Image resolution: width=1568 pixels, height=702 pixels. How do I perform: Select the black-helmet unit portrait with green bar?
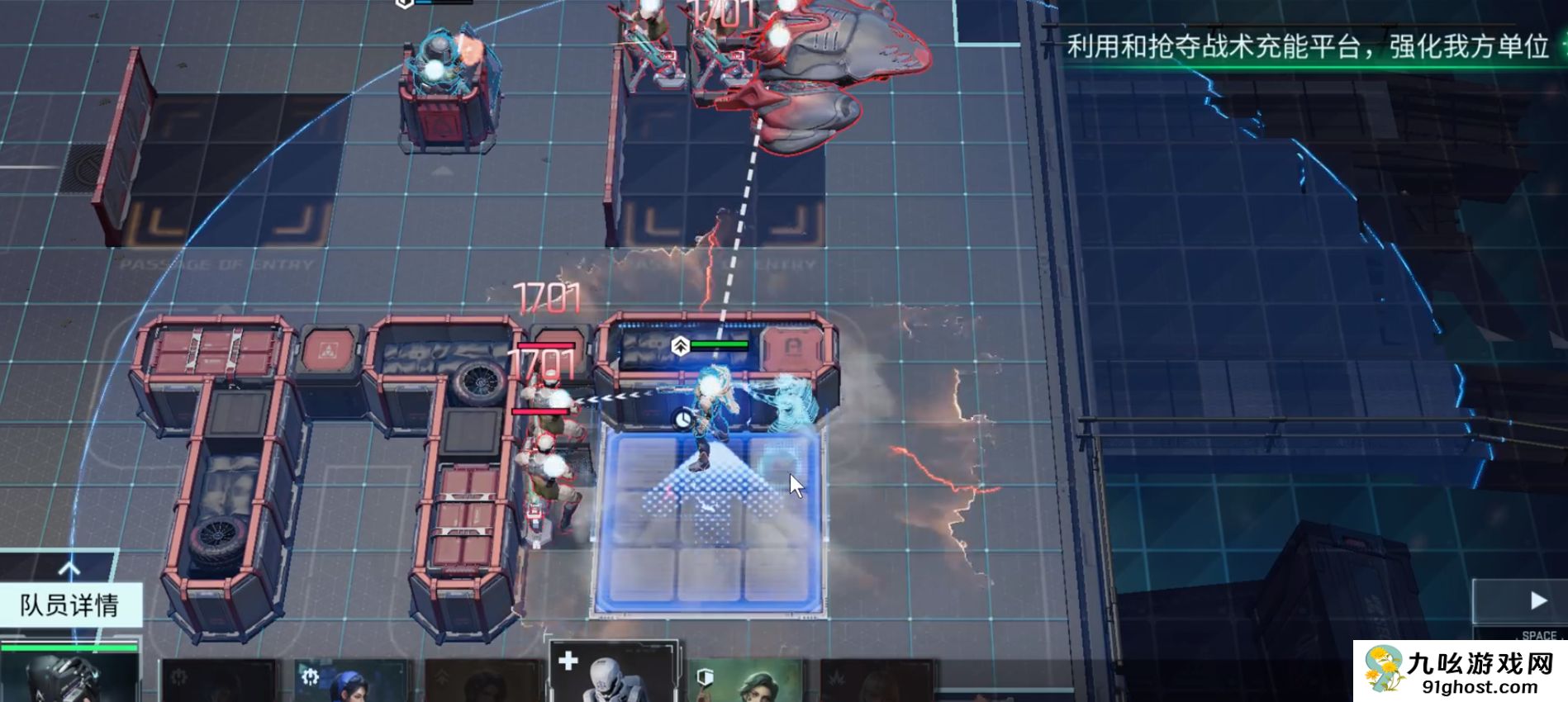69,673
